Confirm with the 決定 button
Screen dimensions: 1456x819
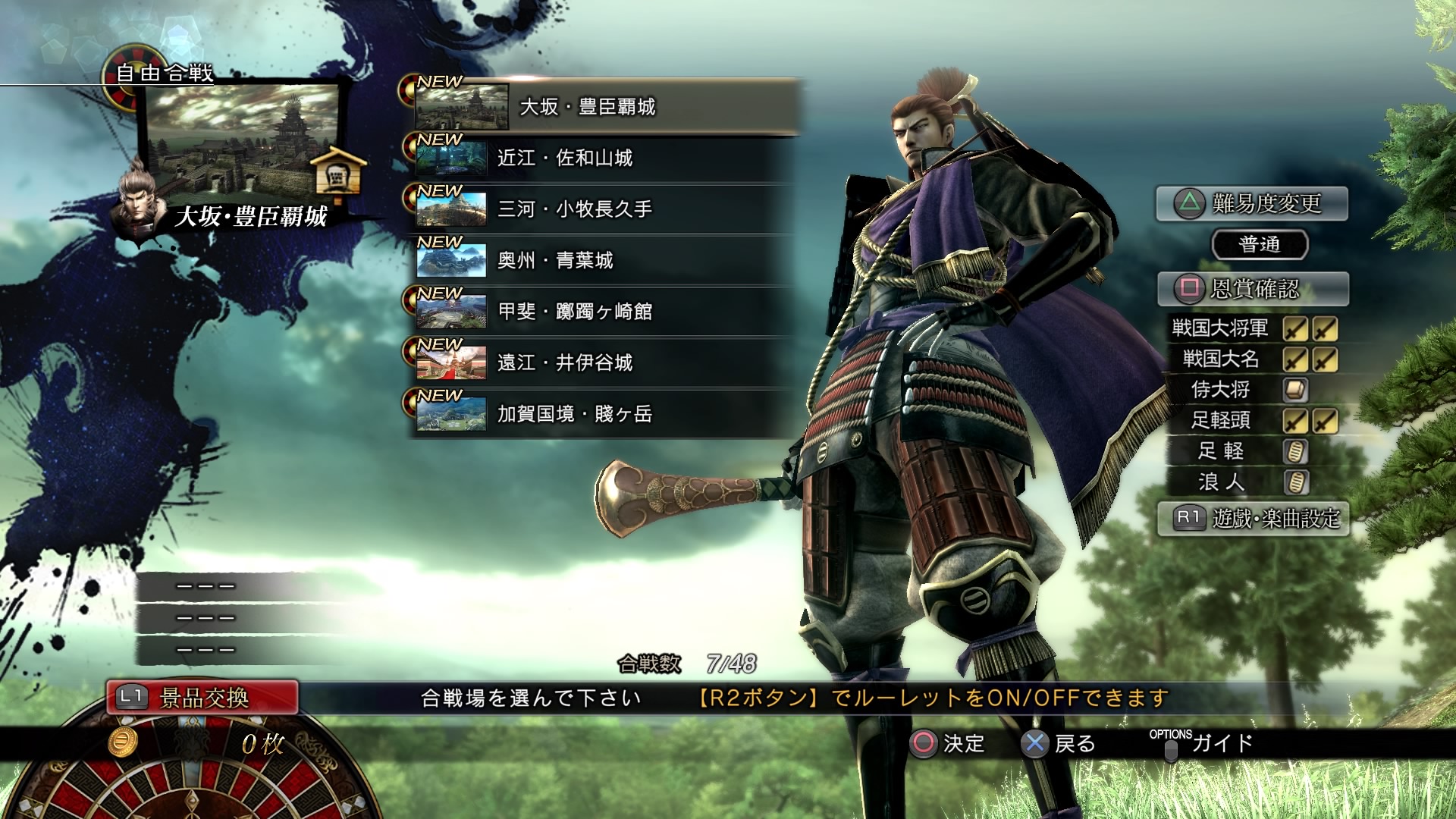[947, 743]
